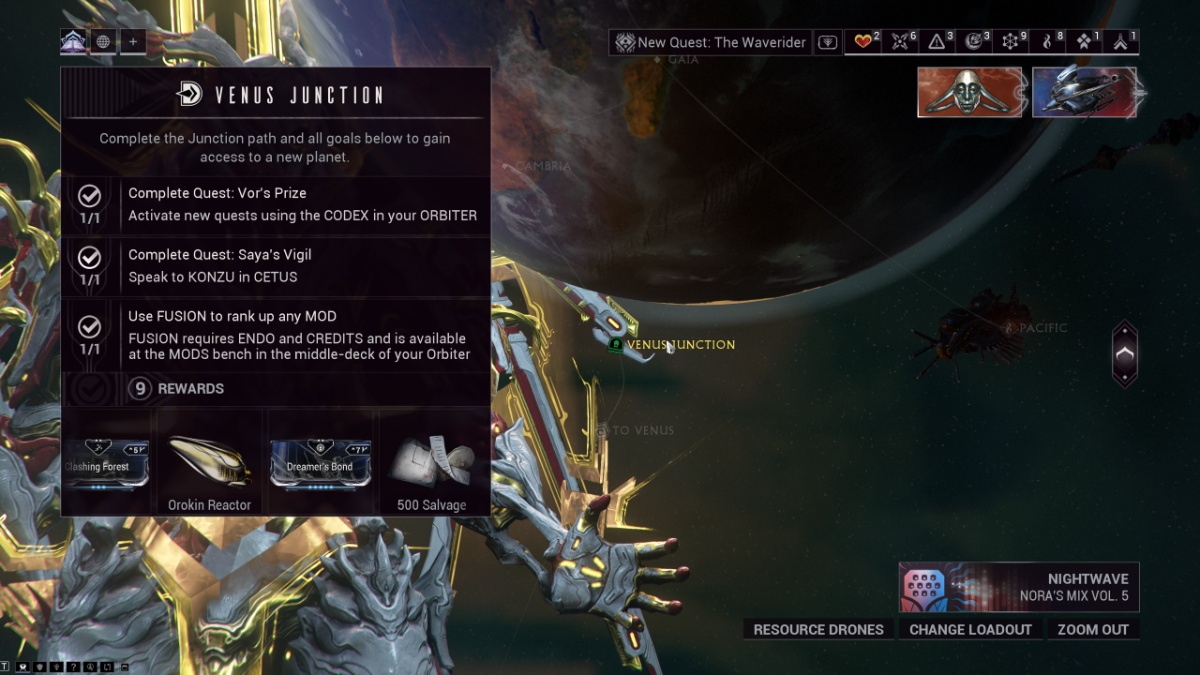Open the Resource Drones panel
The image size is (1200, 675).
(x=818, y=629)
